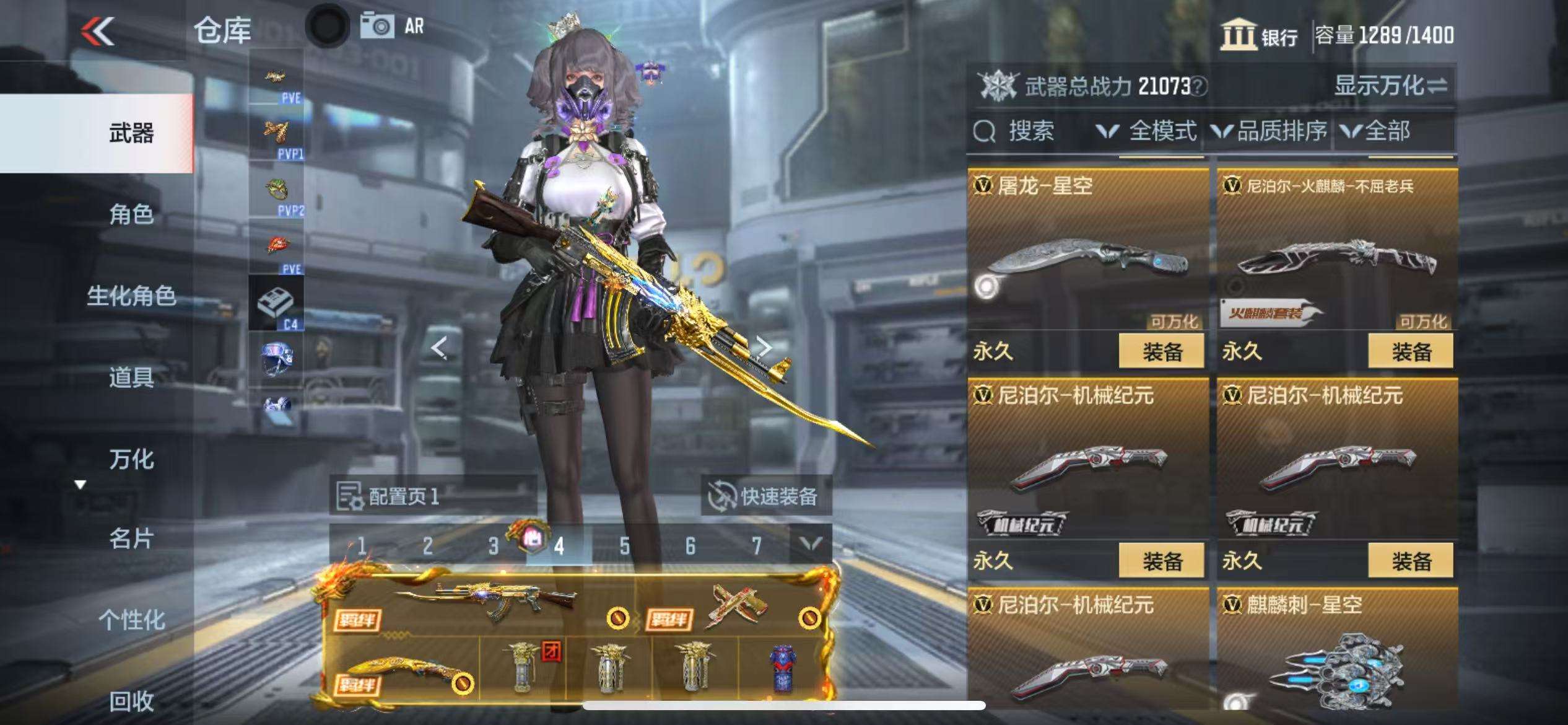
Task: Go back with the double-arrow button
Action: pyautogui.click(x=98, y=31)
